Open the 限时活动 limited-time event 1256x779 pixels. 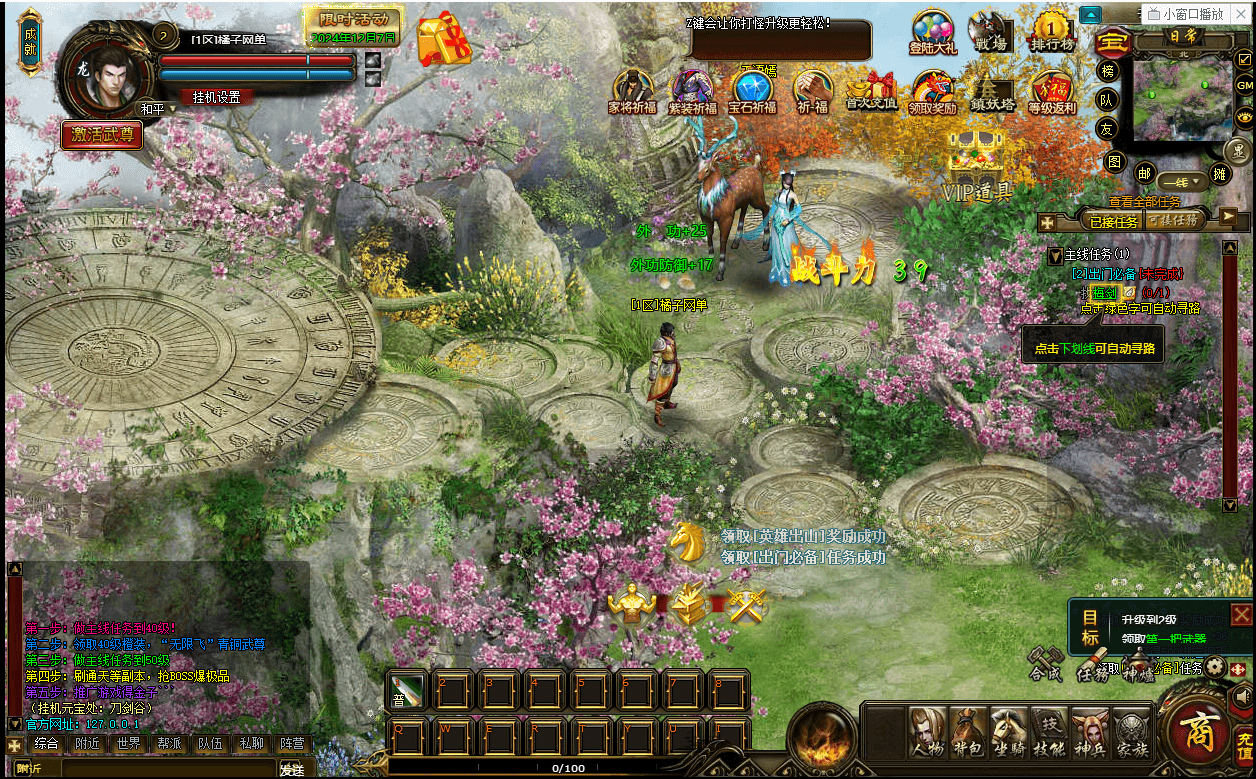coord(353,20)
